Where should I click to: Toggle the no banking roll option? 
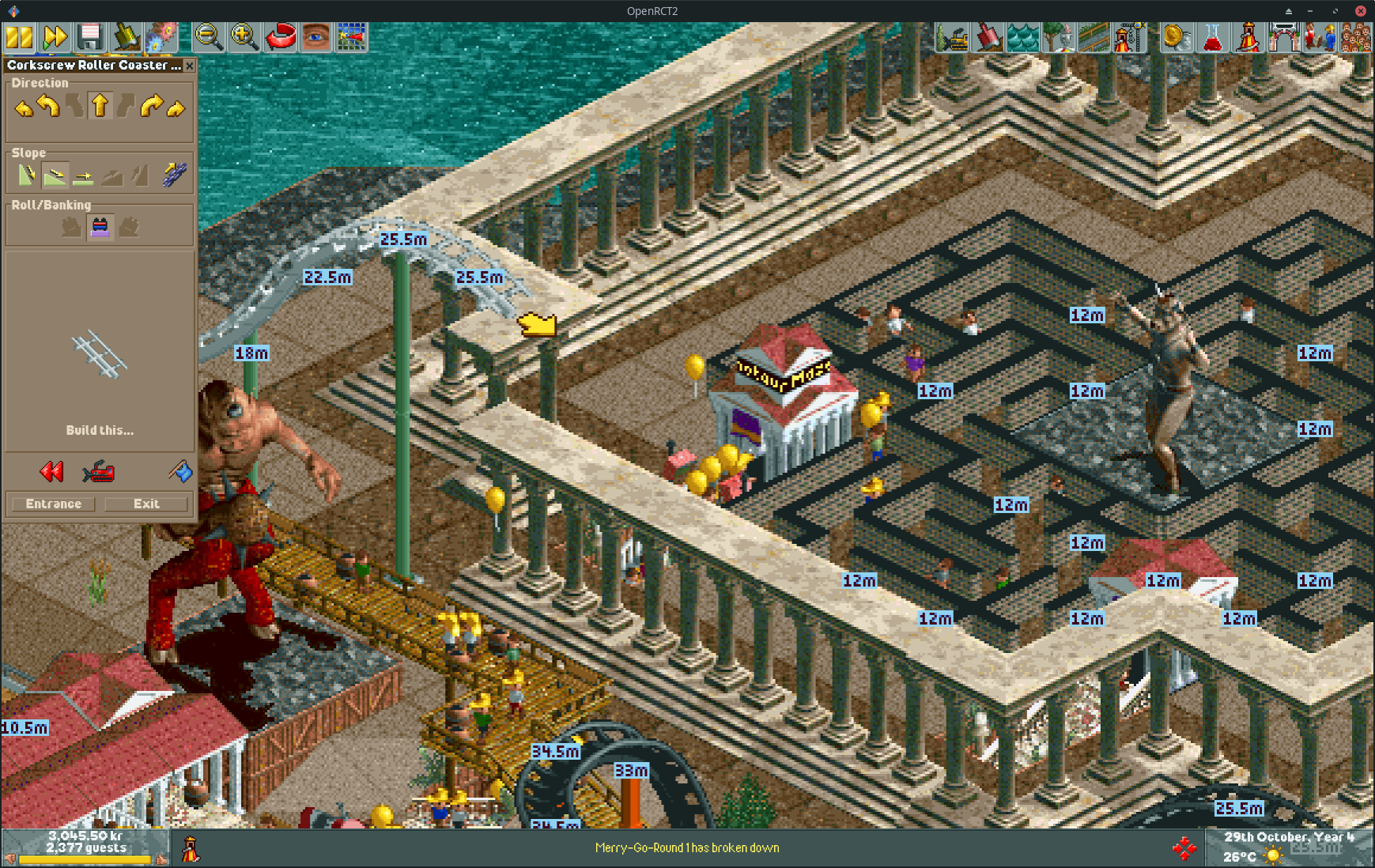coord(100,226)
